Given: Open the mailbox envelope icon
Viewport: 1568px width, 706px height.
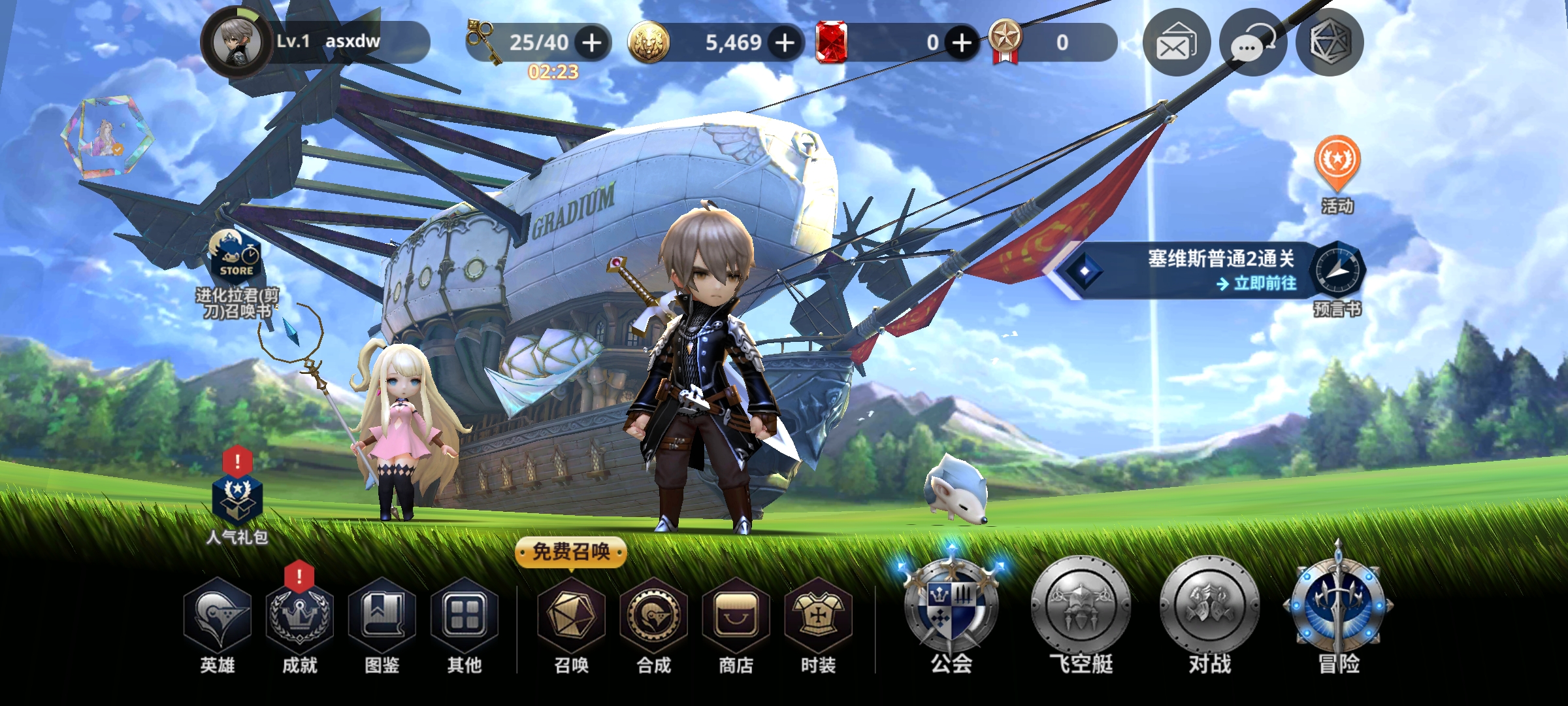Looking at the screenshot, I should click(x=1176, y=43).
